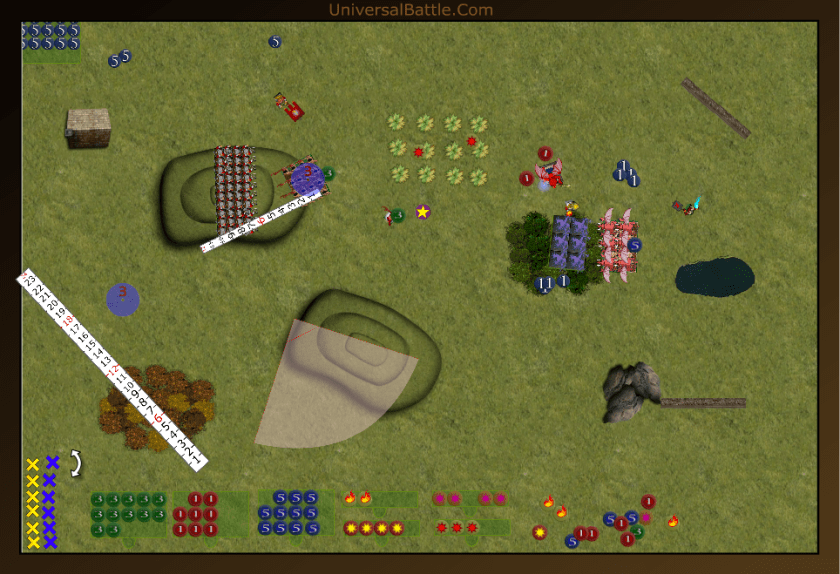Pick the red number 1 token tray
Image resolution: width=840 pixels, height=574 pixels.
click(x=210, y=514)
